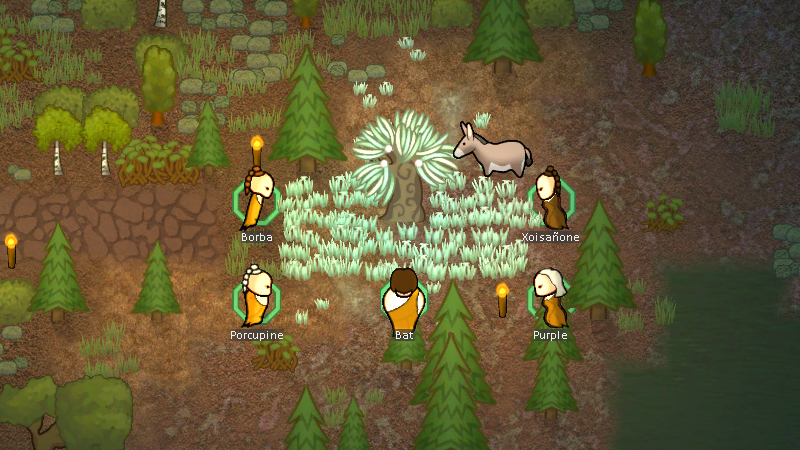Select the colonist named Borba
The image size is (800, 450).
coord(258,199)
